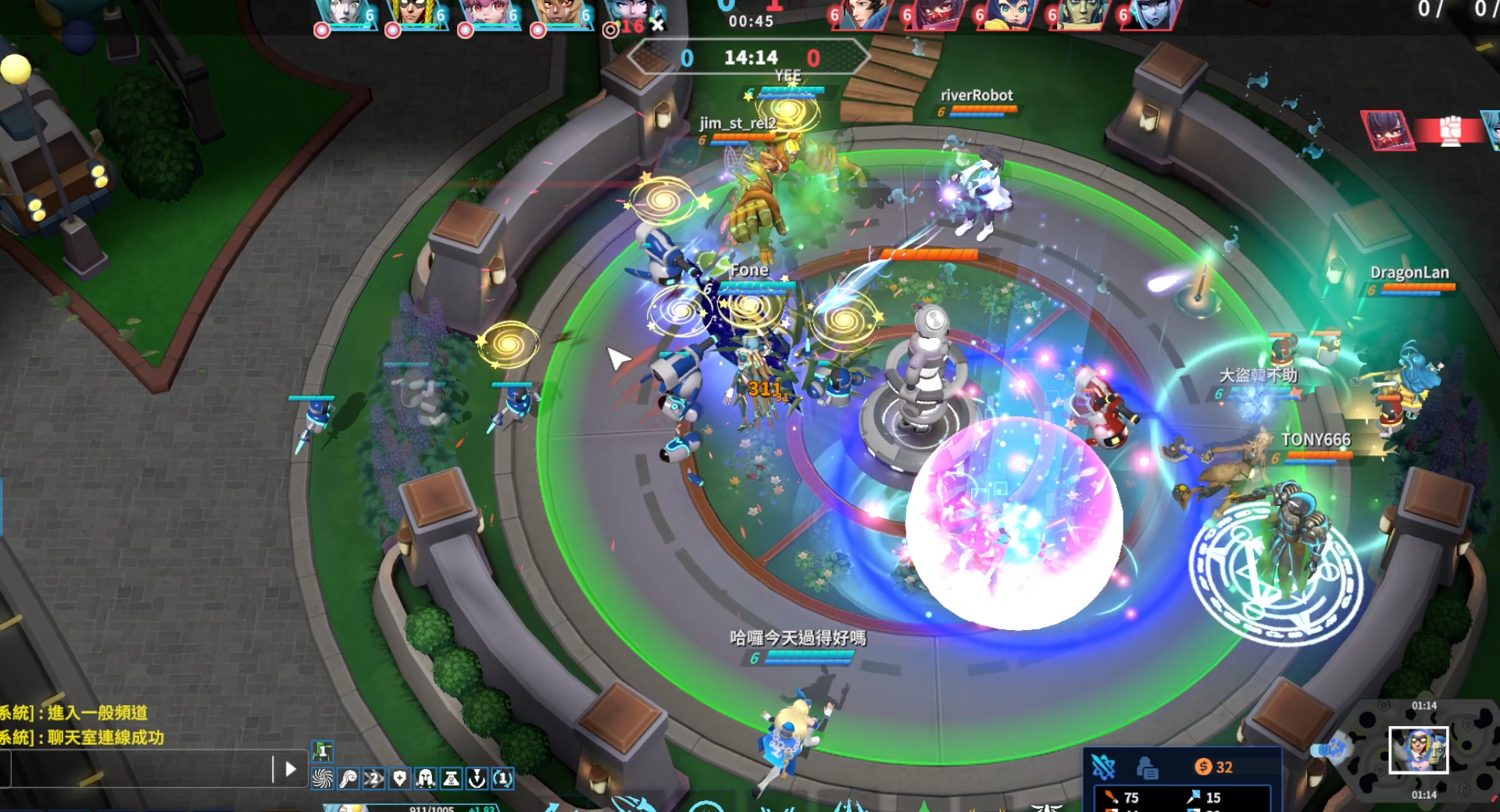Viewport: 1500px width, 812px height.
Task: Click the shield with plus icon
Action: [399, 778]
